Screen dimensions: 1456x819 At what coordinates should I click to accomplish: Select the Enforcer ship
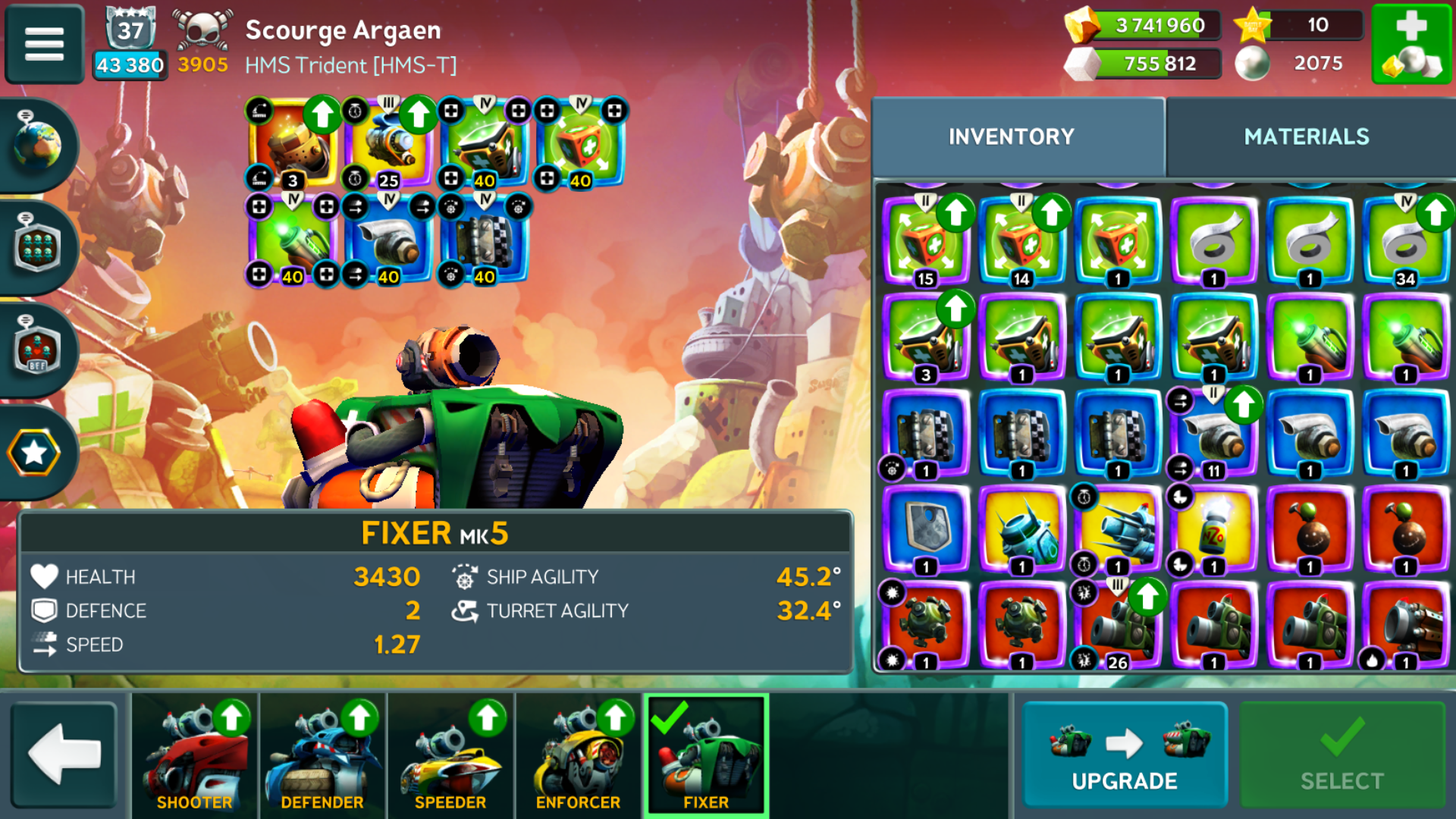[578, 755]
